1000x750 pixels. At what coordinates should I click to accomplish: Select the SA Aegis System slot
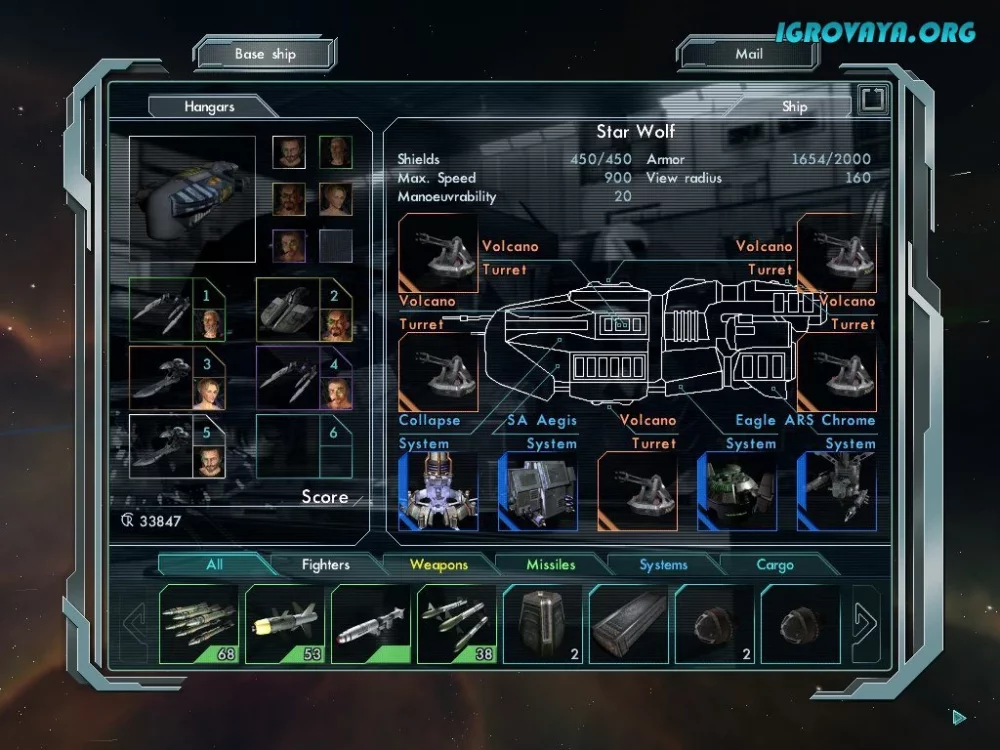538,491
